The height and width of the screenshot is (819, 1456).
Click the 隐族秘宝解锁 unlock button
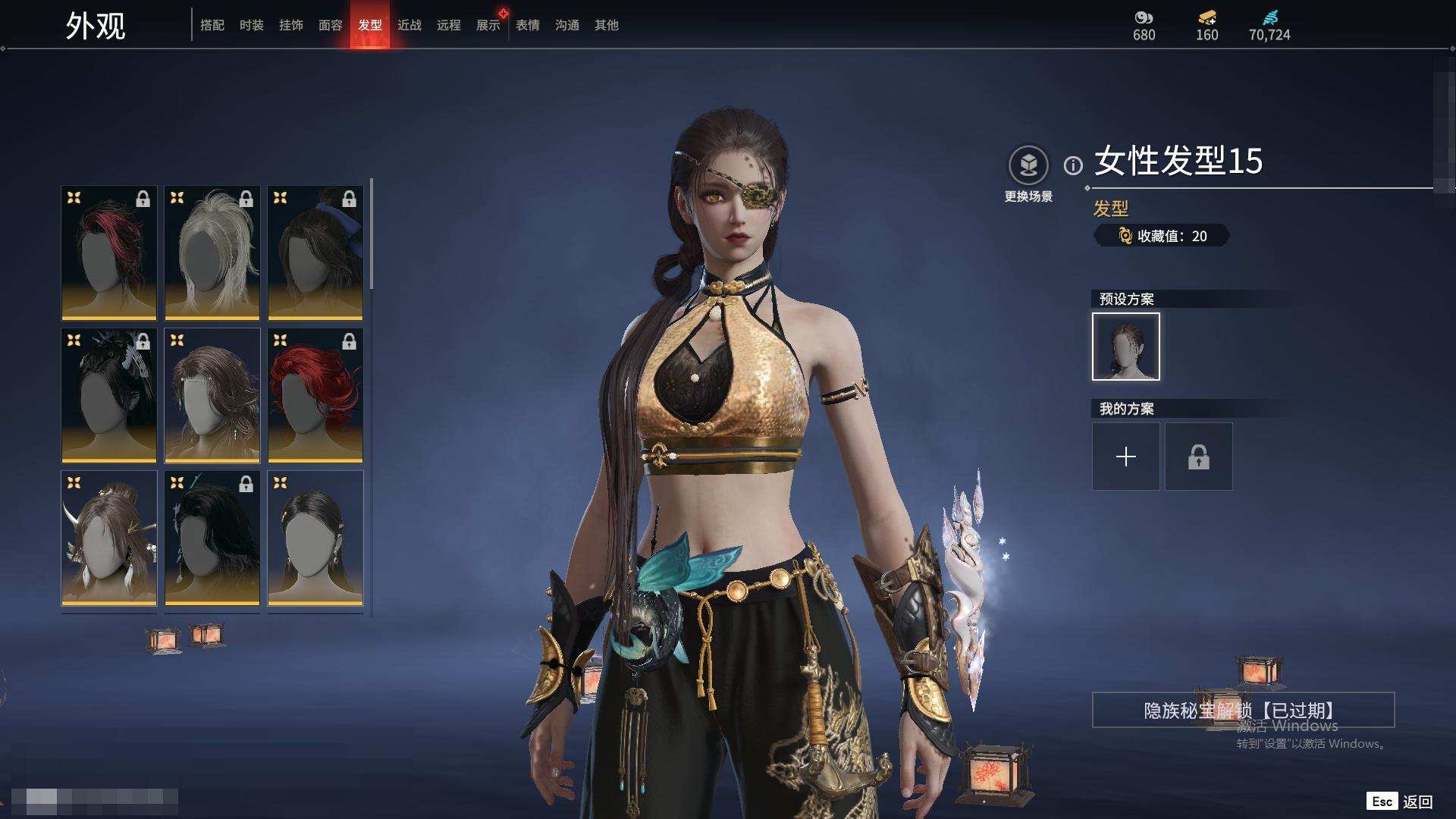pyautogui.click(x=1243, y=710)
